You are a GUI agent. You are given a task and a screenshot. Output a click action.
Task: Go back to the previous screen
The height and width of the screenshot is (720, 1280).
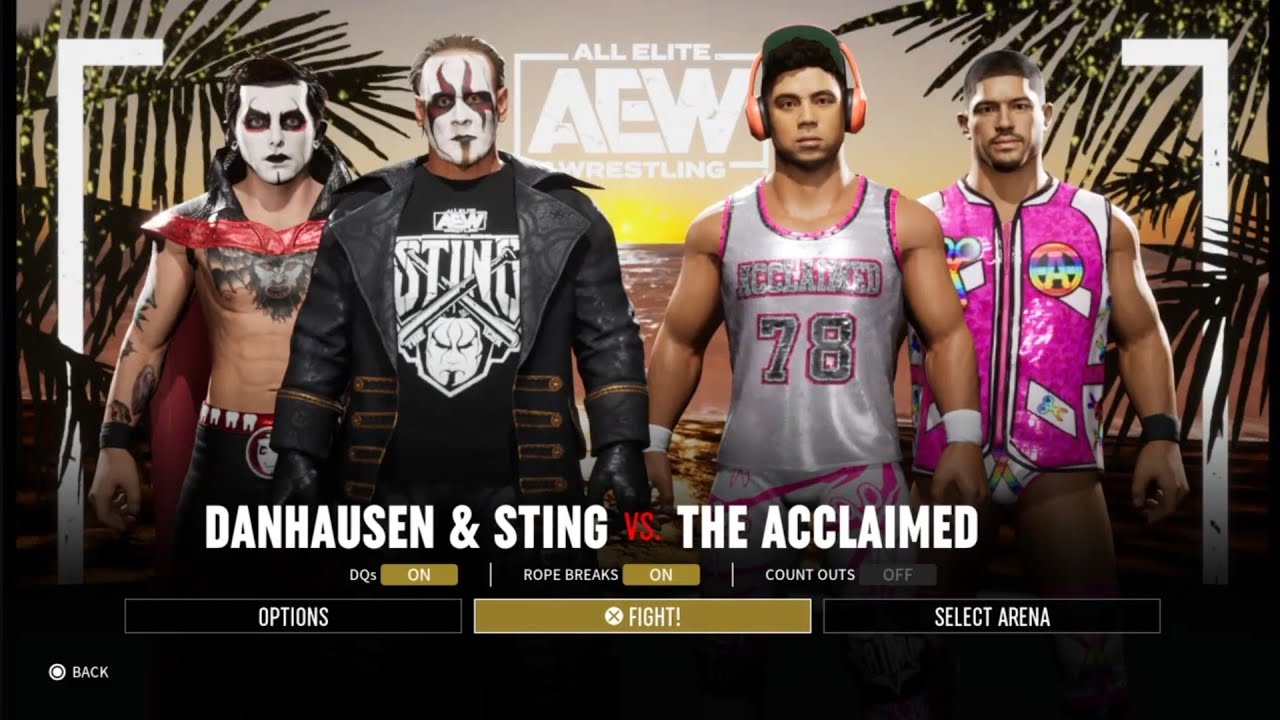(x=78, y=672)
